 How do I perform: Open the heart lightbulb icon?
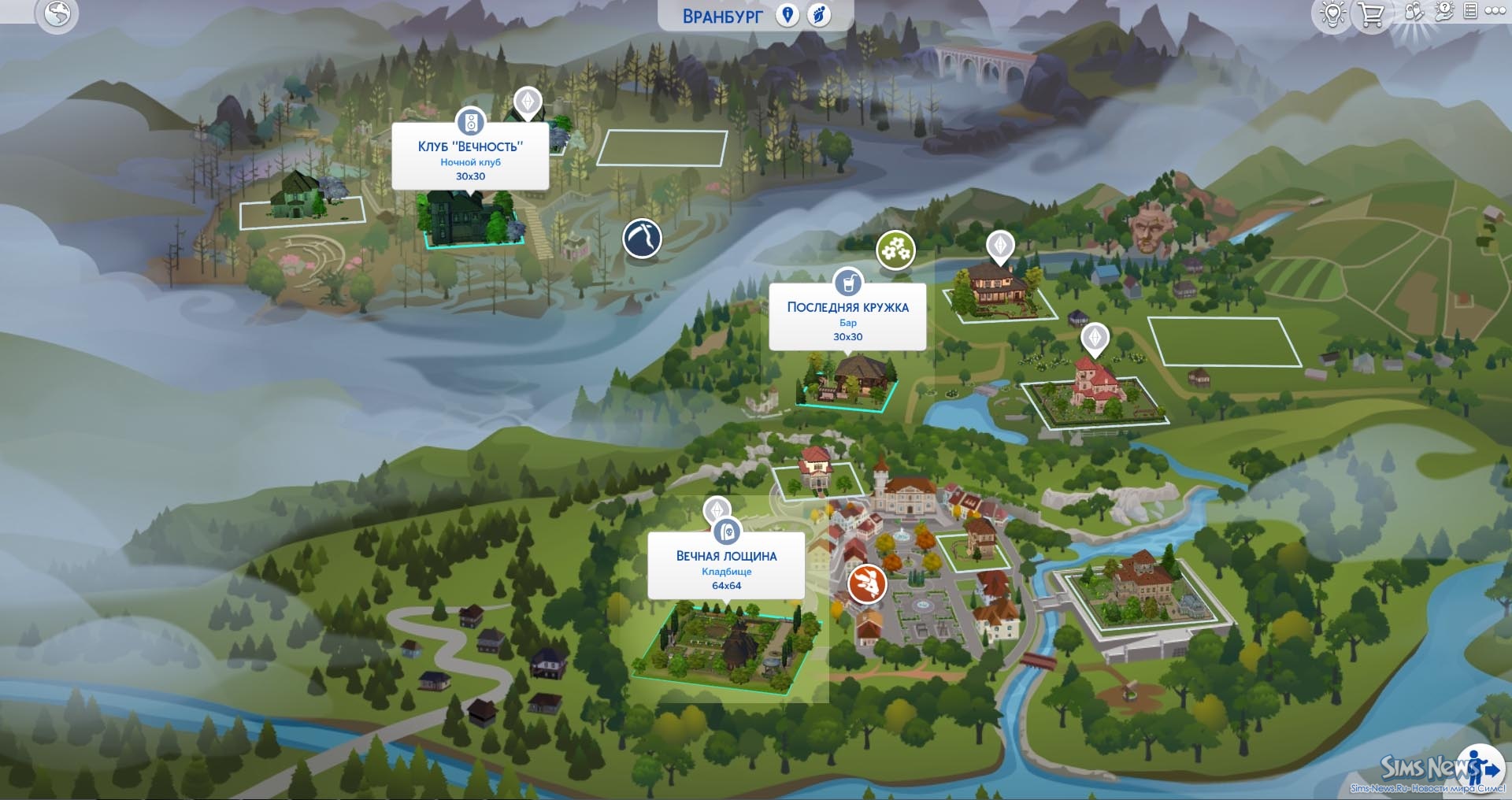(1332, 14)
